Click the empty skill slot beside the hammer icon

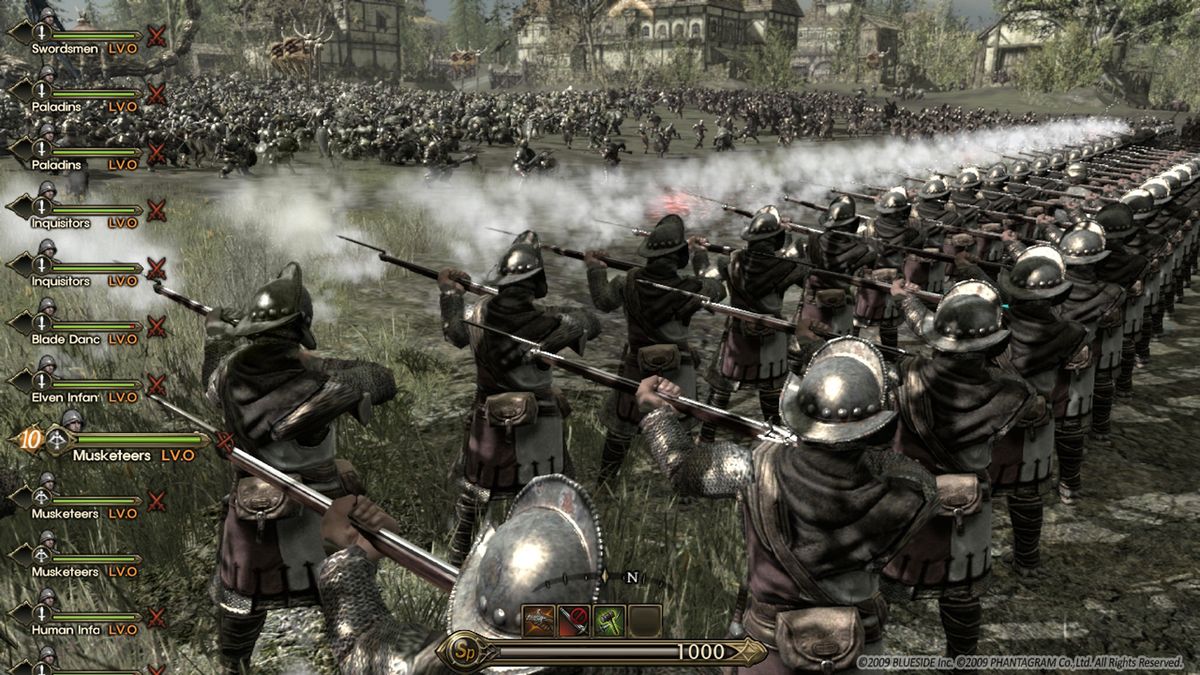click(x=644, y=621)
